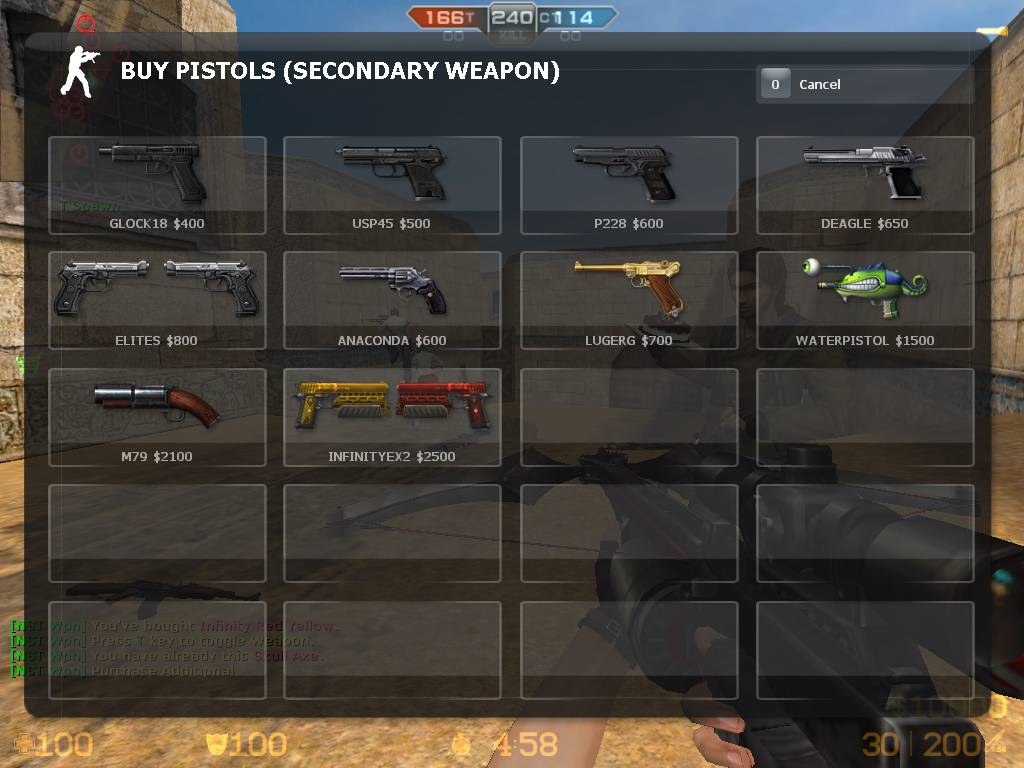Choose the P228 pistol for $600
The height and width of the screenshot is (768, 1024).
(629, 185)
